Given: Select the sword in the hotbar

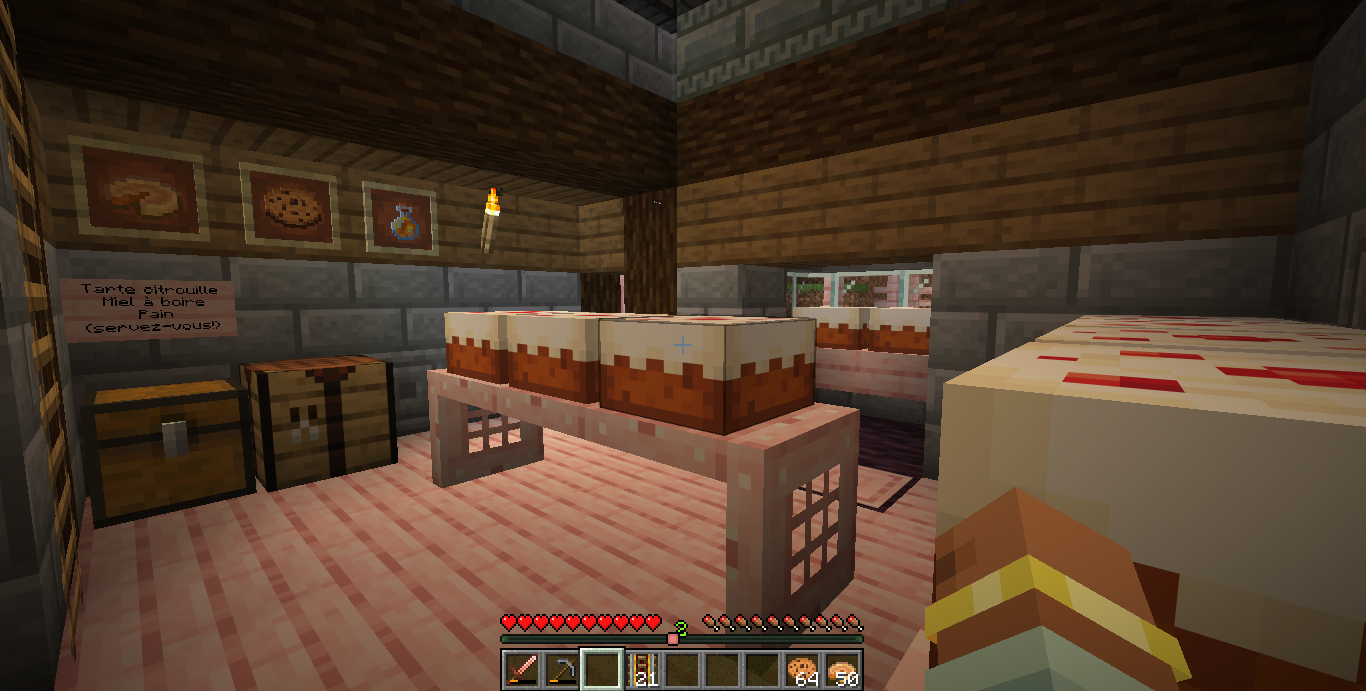Looking at the screenshot, I should pyautogui.click(x=522, y=669).
